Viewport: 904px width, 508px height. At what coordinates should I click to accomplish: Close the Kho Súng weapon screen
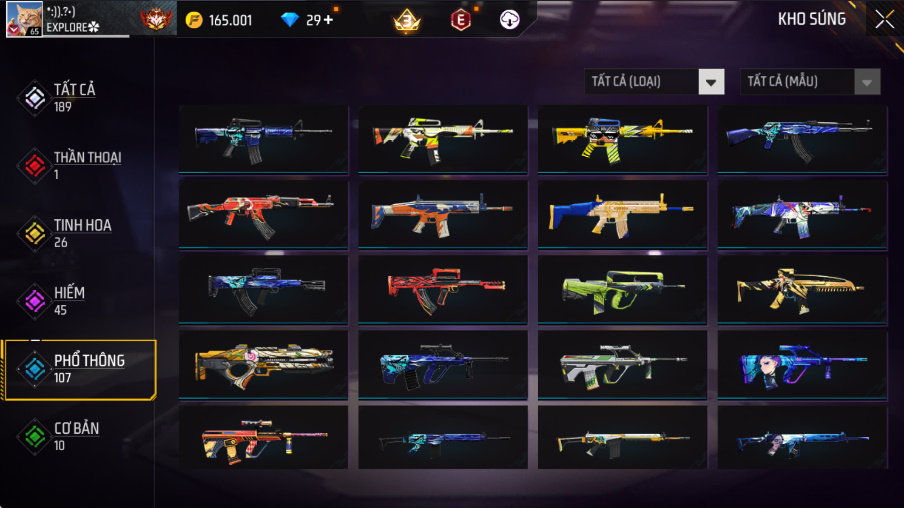pyautogui.click(x=884, y=19)
